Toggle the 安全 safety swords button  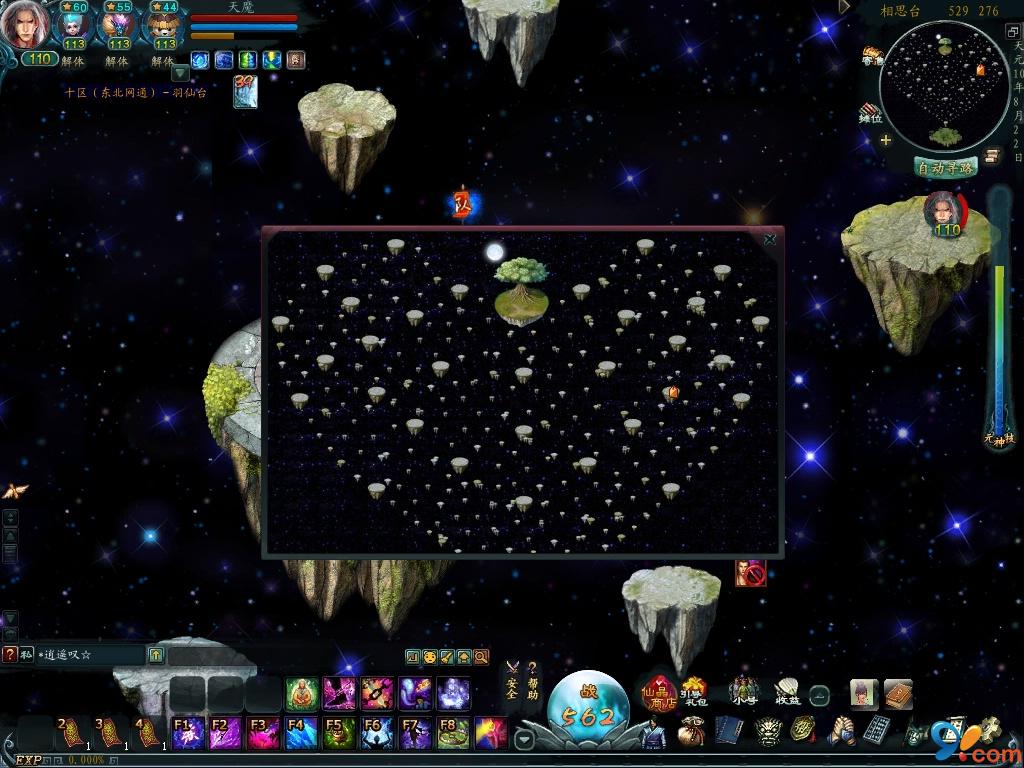(512, 681)
